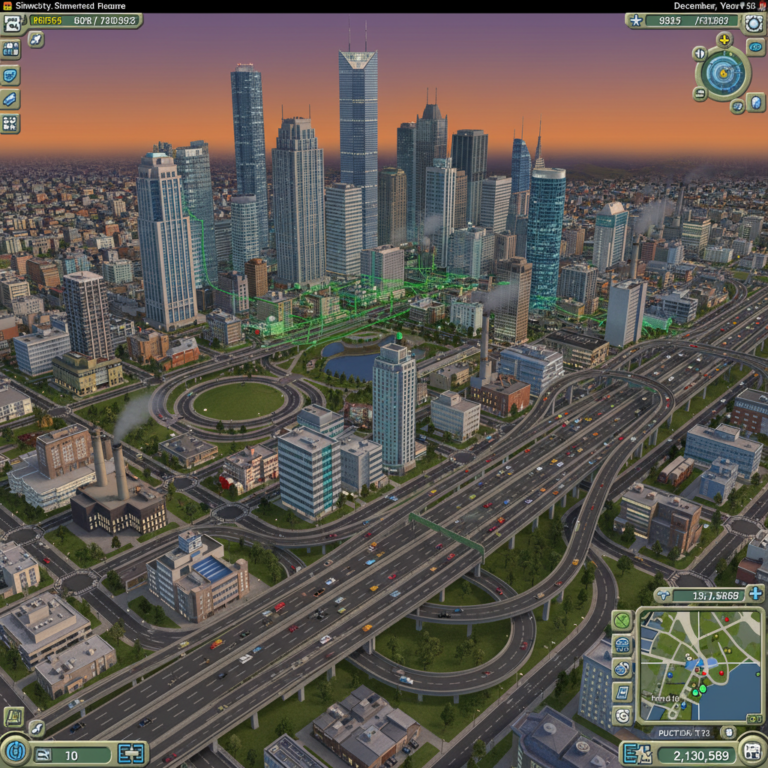Click the rocket icon button
Screen dimensions: 768x768
(x=36, y=40)
